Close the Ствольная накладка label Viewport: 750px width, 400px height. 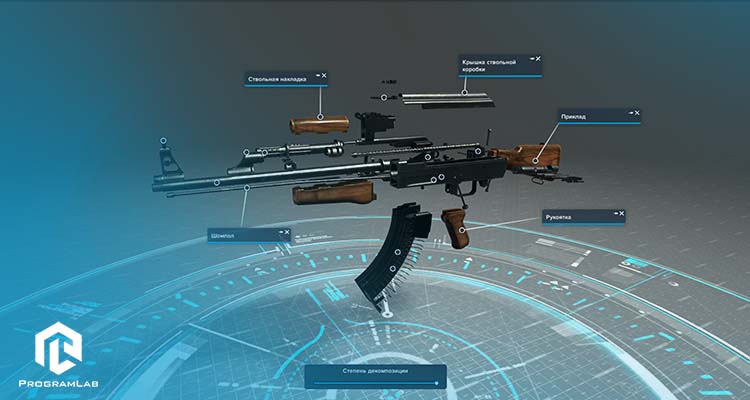tap(324, 76)
